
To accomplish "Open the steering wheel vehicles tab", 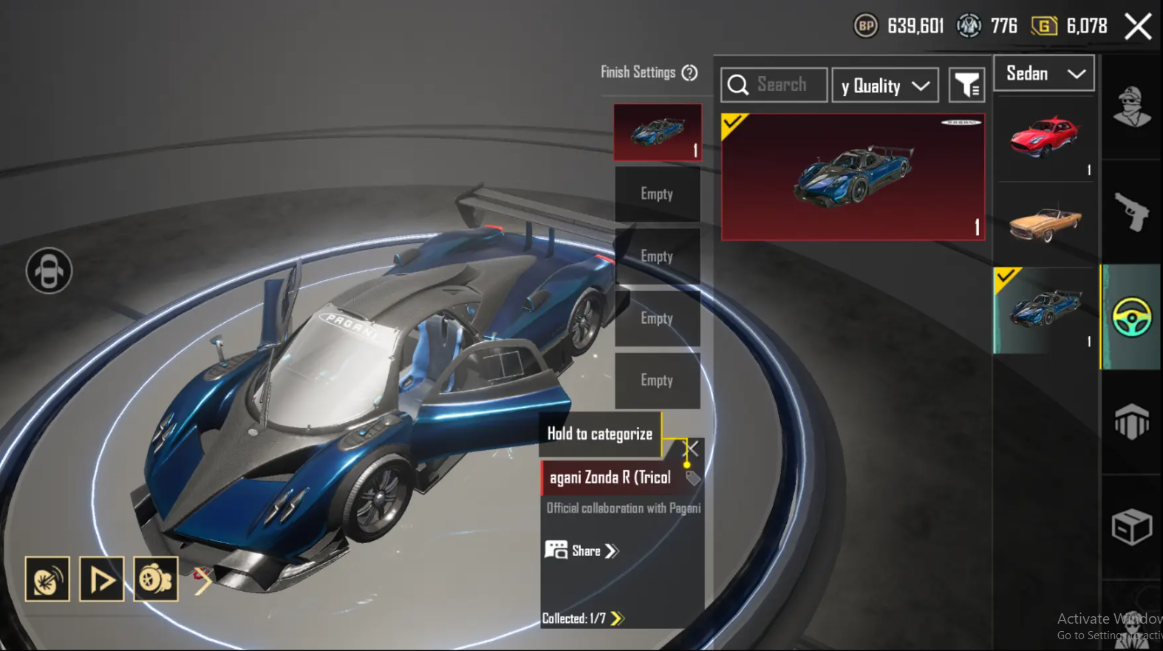I will (x=1132, y=317).
